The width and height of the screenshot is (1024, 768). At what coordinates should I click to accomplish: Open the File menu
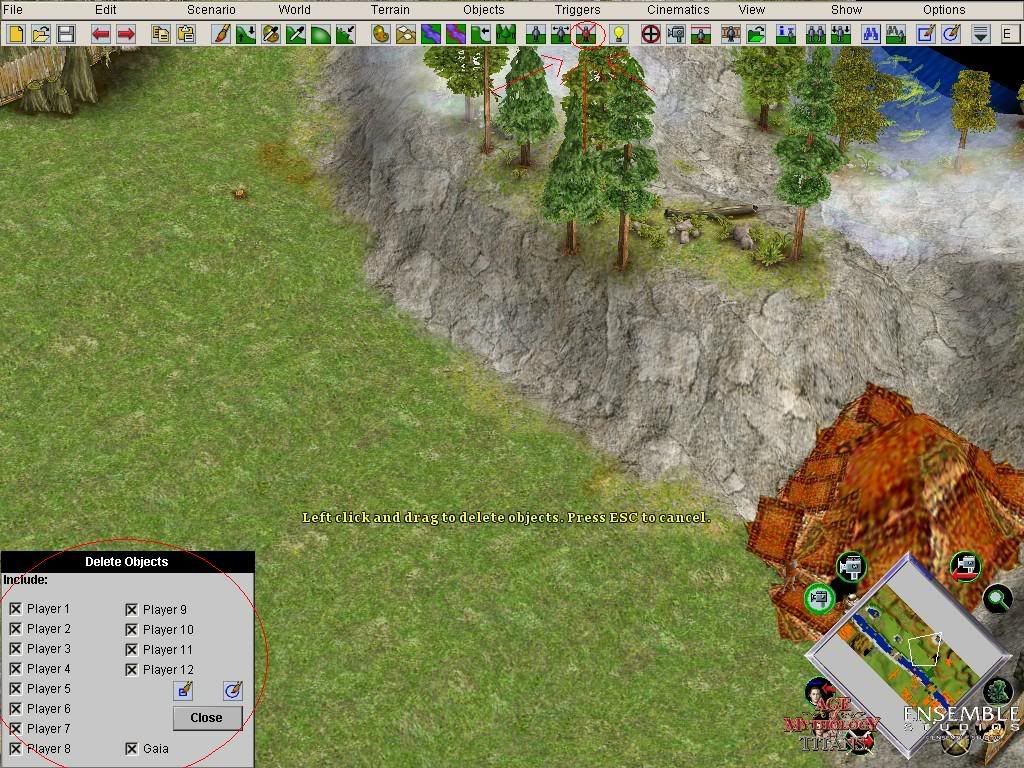click(13, 10)
